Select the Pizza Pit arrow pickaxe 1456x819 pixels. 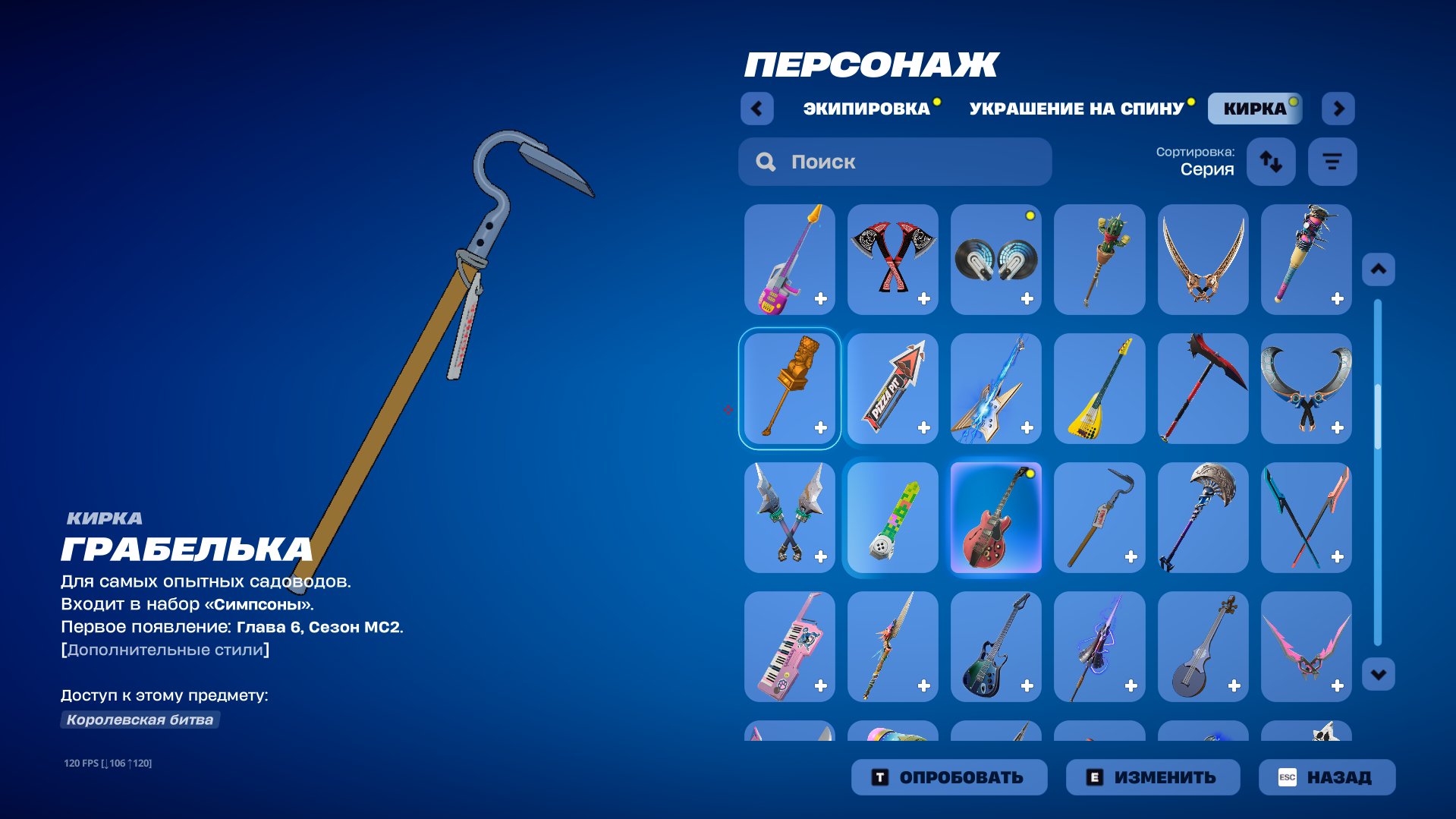pyautogui.click(x=892, y=389)
